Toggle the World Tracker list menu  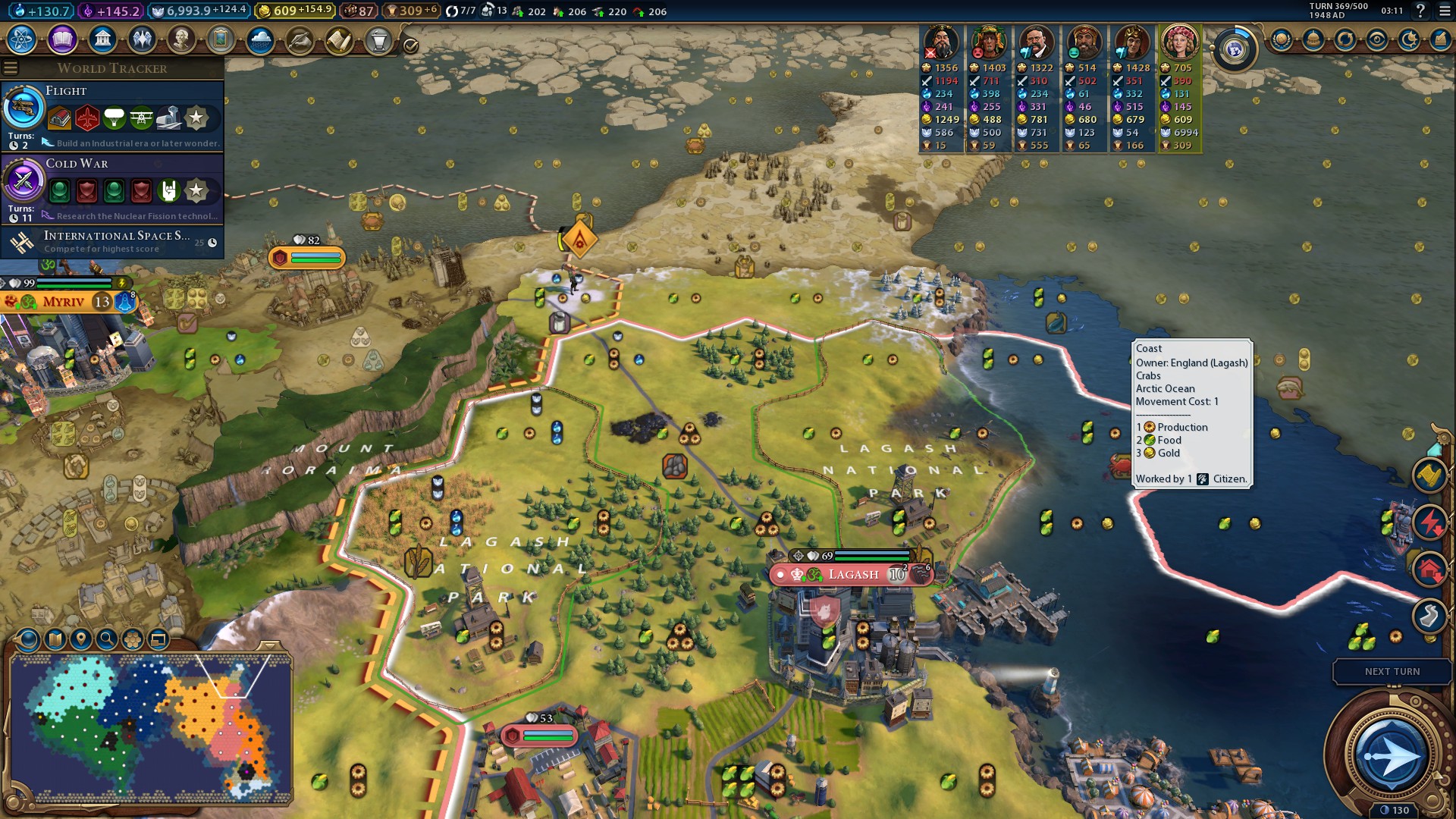(x=11, y=68)
